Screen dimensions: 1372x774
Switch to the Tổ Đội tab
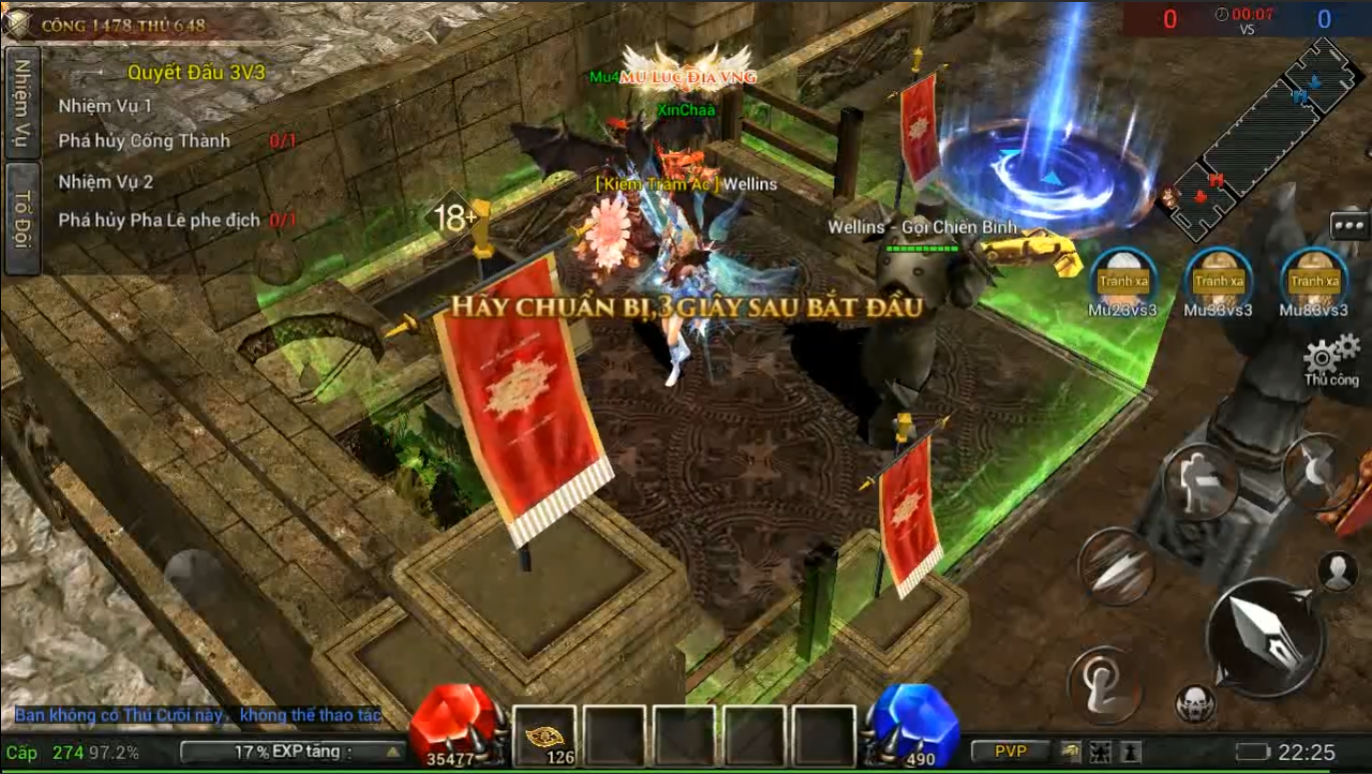coord(21,217)
